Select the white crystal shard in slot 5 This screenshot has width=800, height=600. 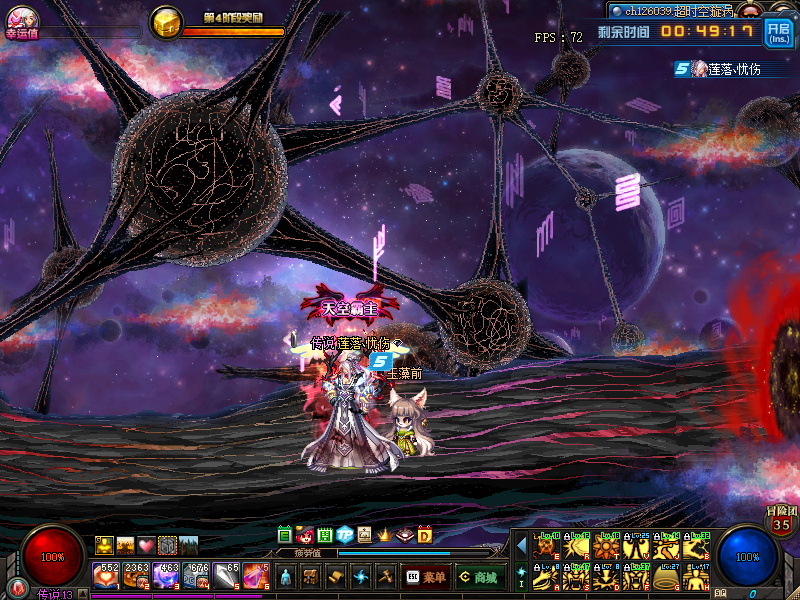click(x=226, y=576)
